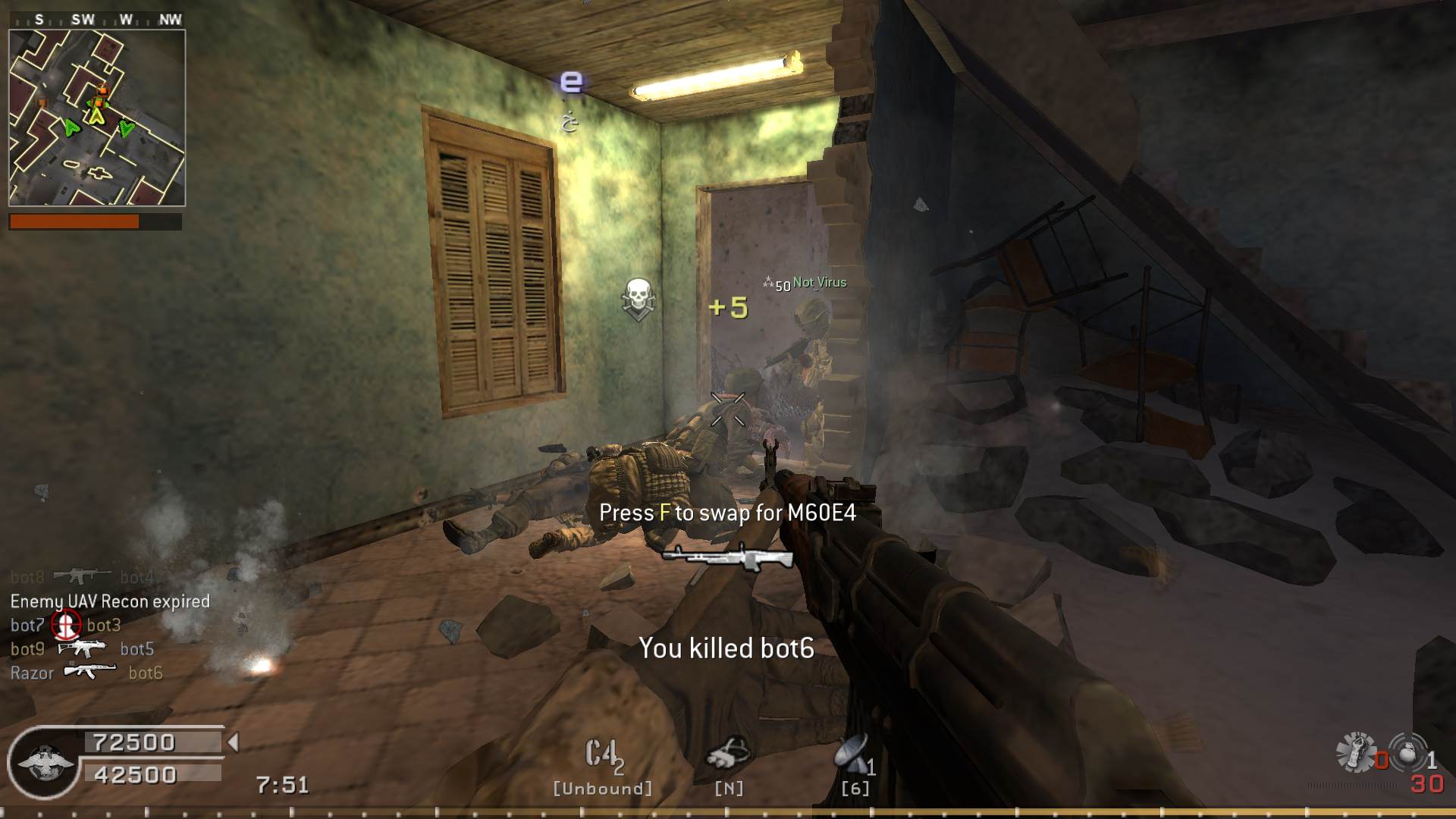Select the M60E4 weapon pickup icon

727,558
